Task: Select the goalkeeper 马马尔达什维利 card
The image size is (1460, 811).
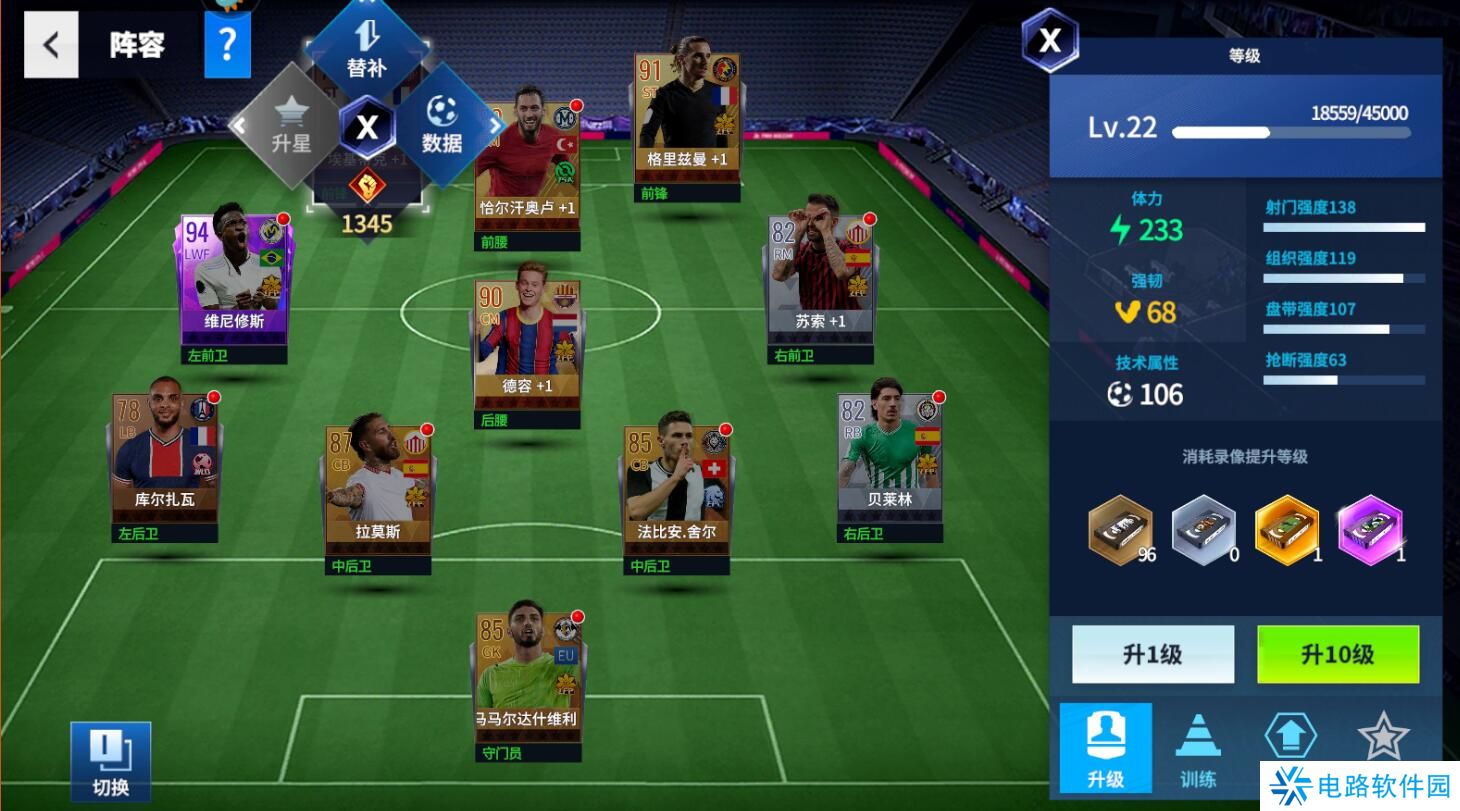Action: coord(526,670)
